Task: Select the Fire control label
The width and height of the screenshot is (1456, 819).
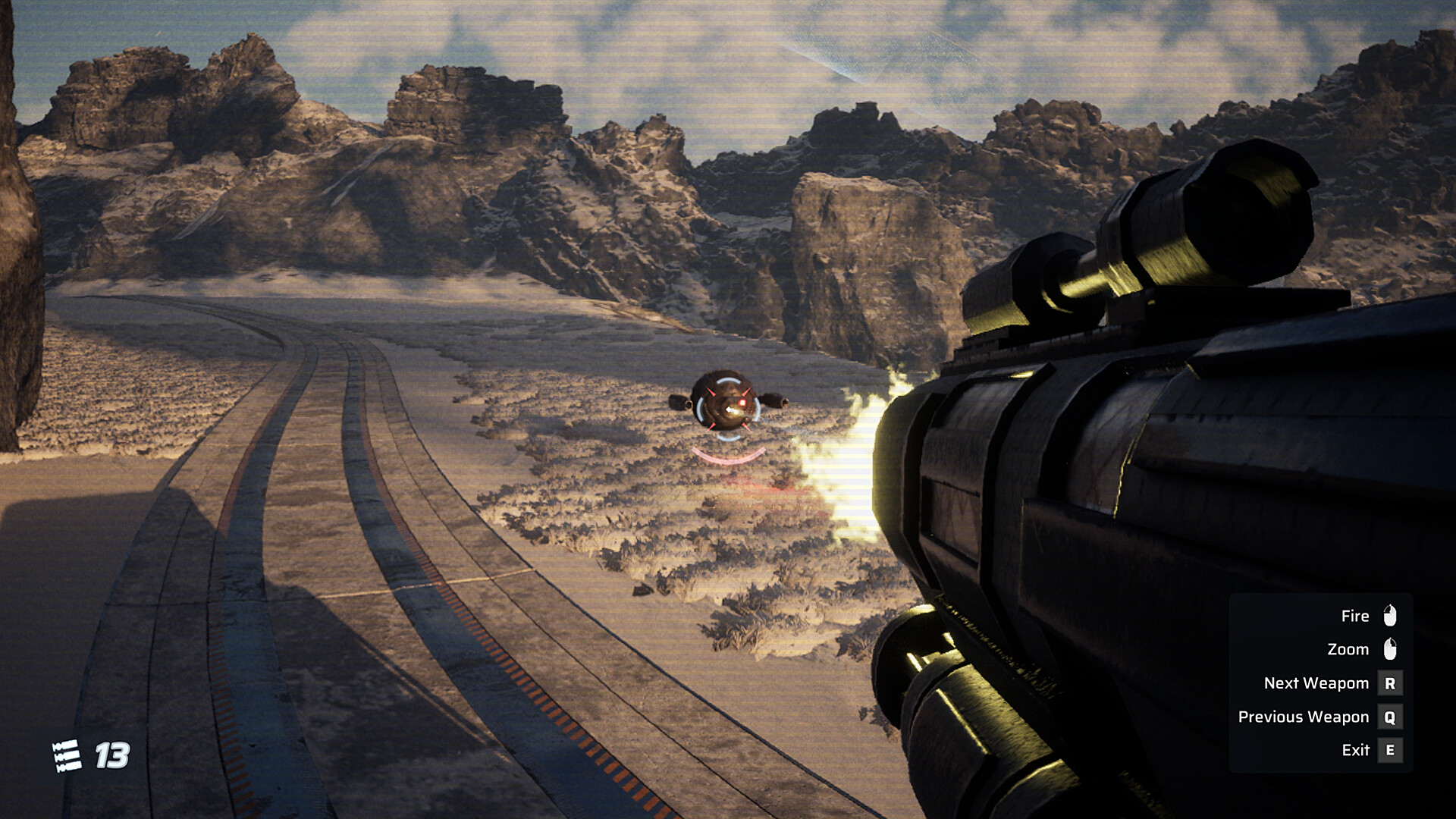Action: pos(1355,616)
